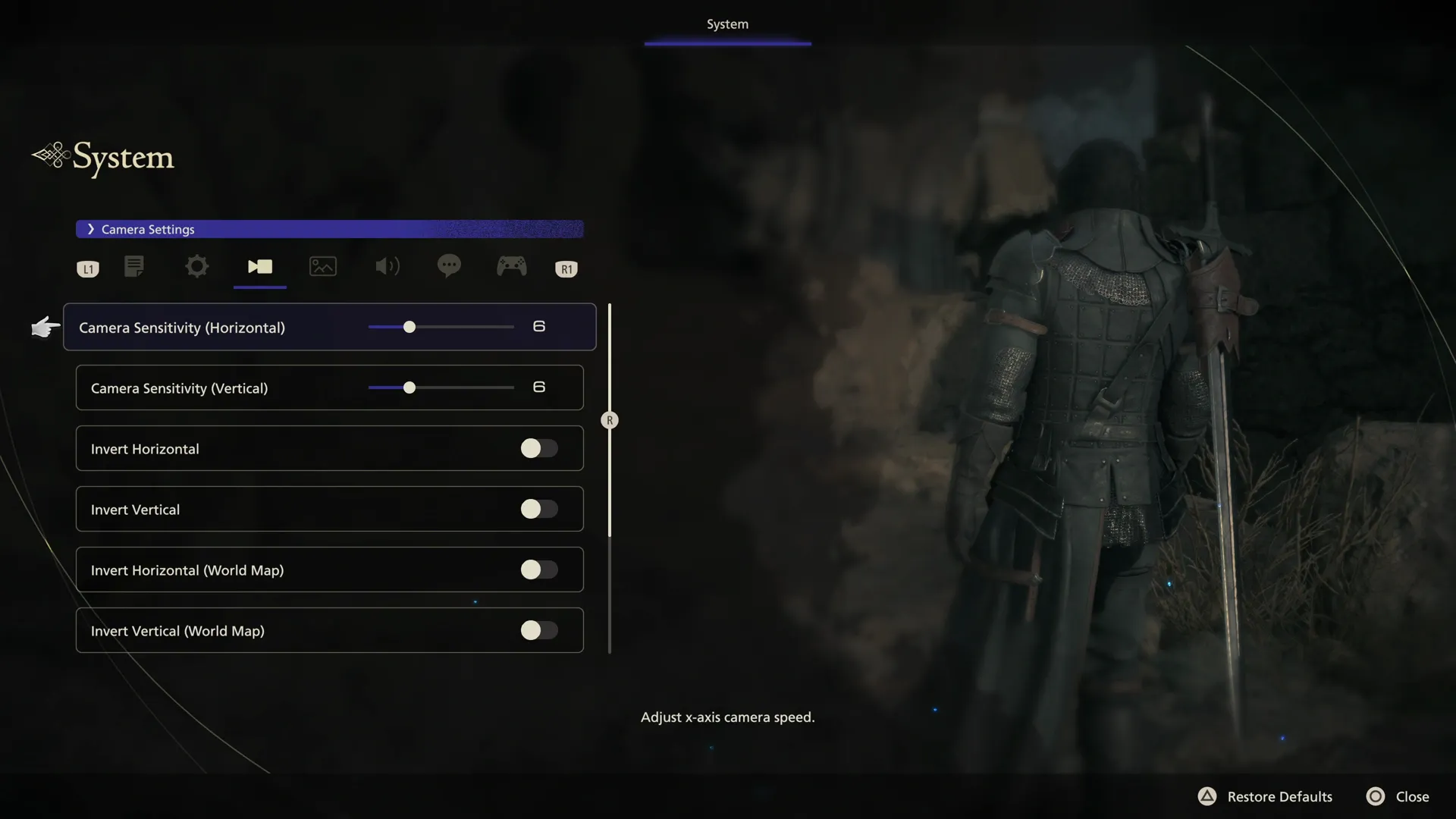Click Close
1456x819 pixels.
point(1412,796)
